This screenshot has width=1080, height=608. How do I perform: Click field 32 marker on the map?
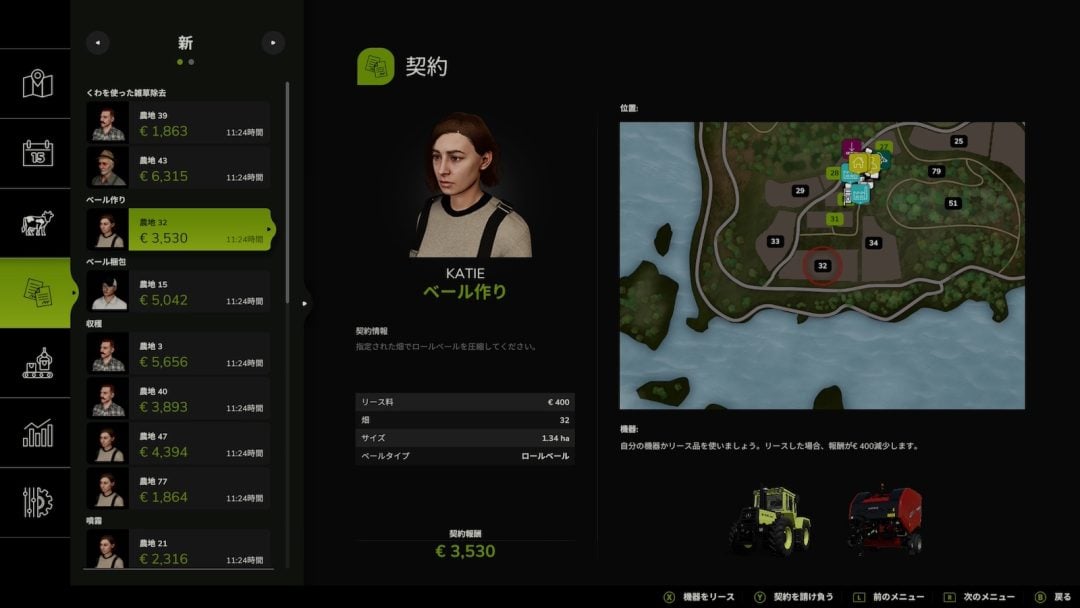822,266
